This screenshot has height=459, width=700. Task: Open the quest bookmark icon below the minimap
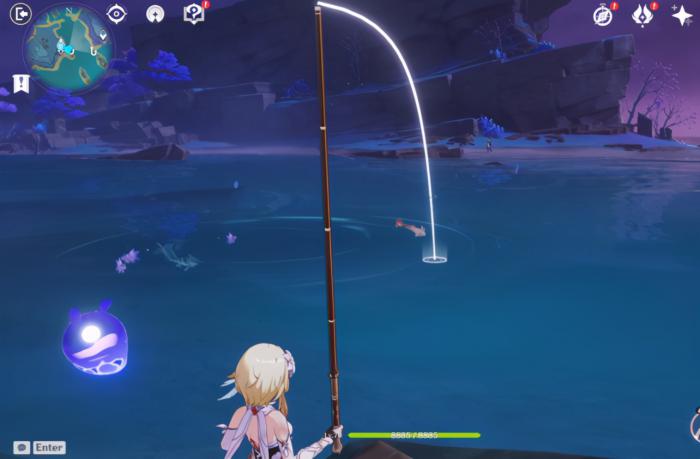pyautogui.click(x=21, y=83)
